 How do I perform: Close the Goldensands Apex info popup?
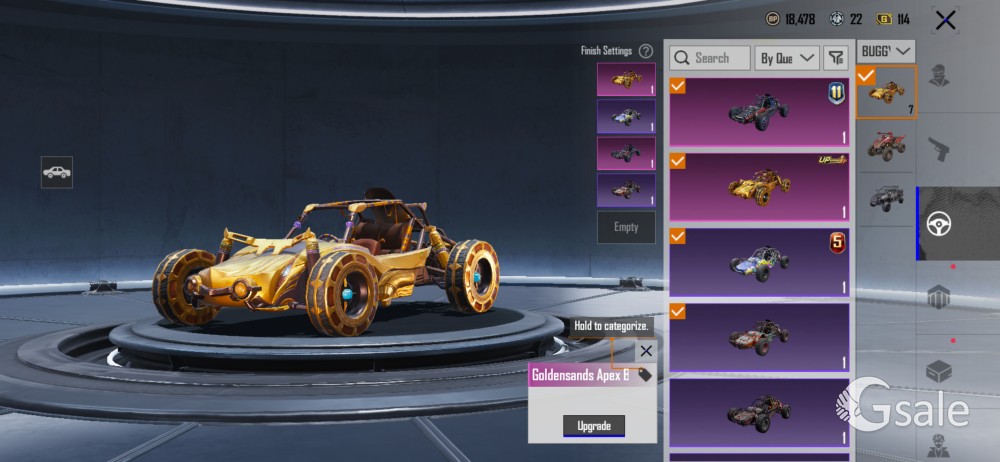pos(646,351)
